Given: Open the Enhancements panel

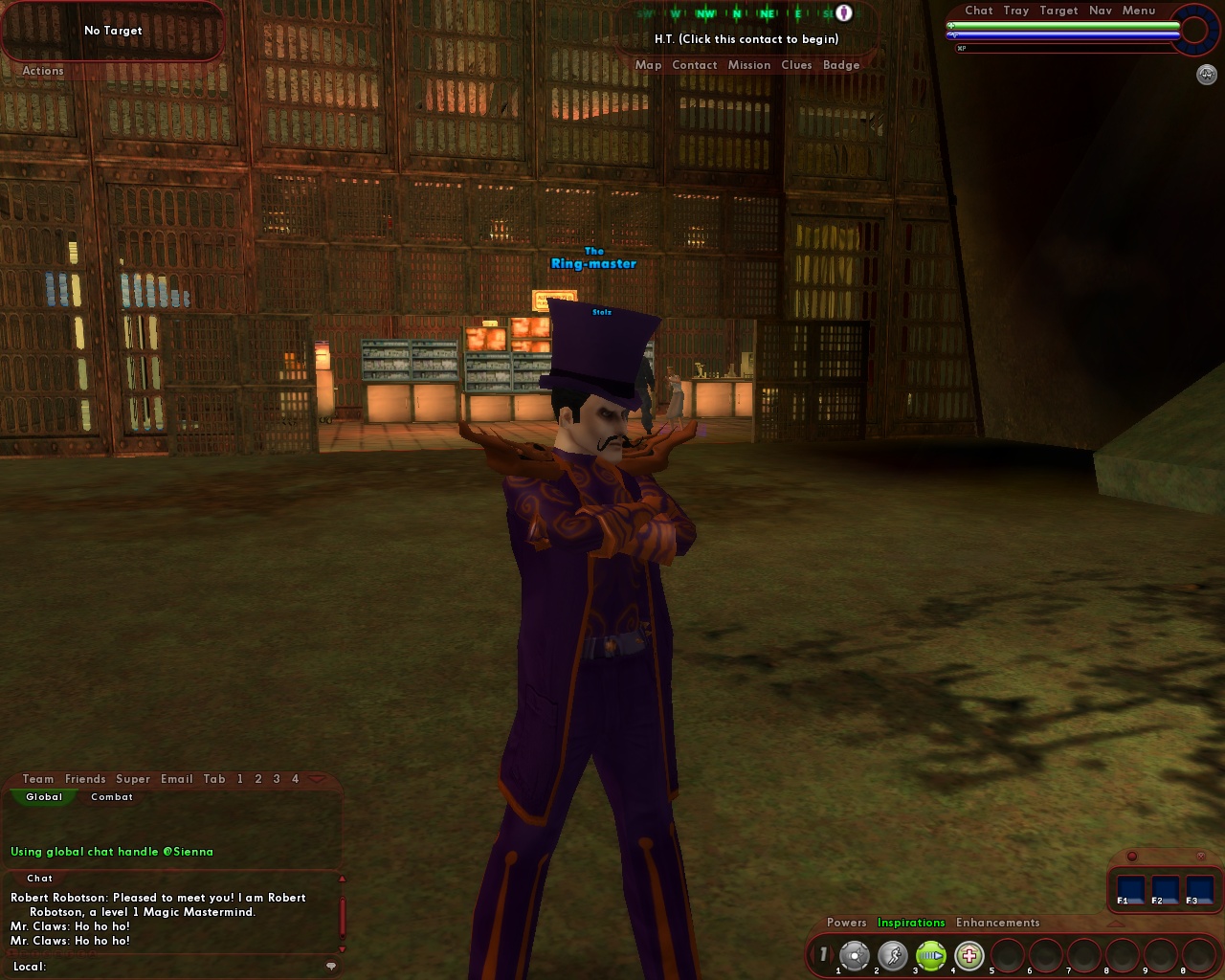Looking at the screenshot, I should coord(996,923).
